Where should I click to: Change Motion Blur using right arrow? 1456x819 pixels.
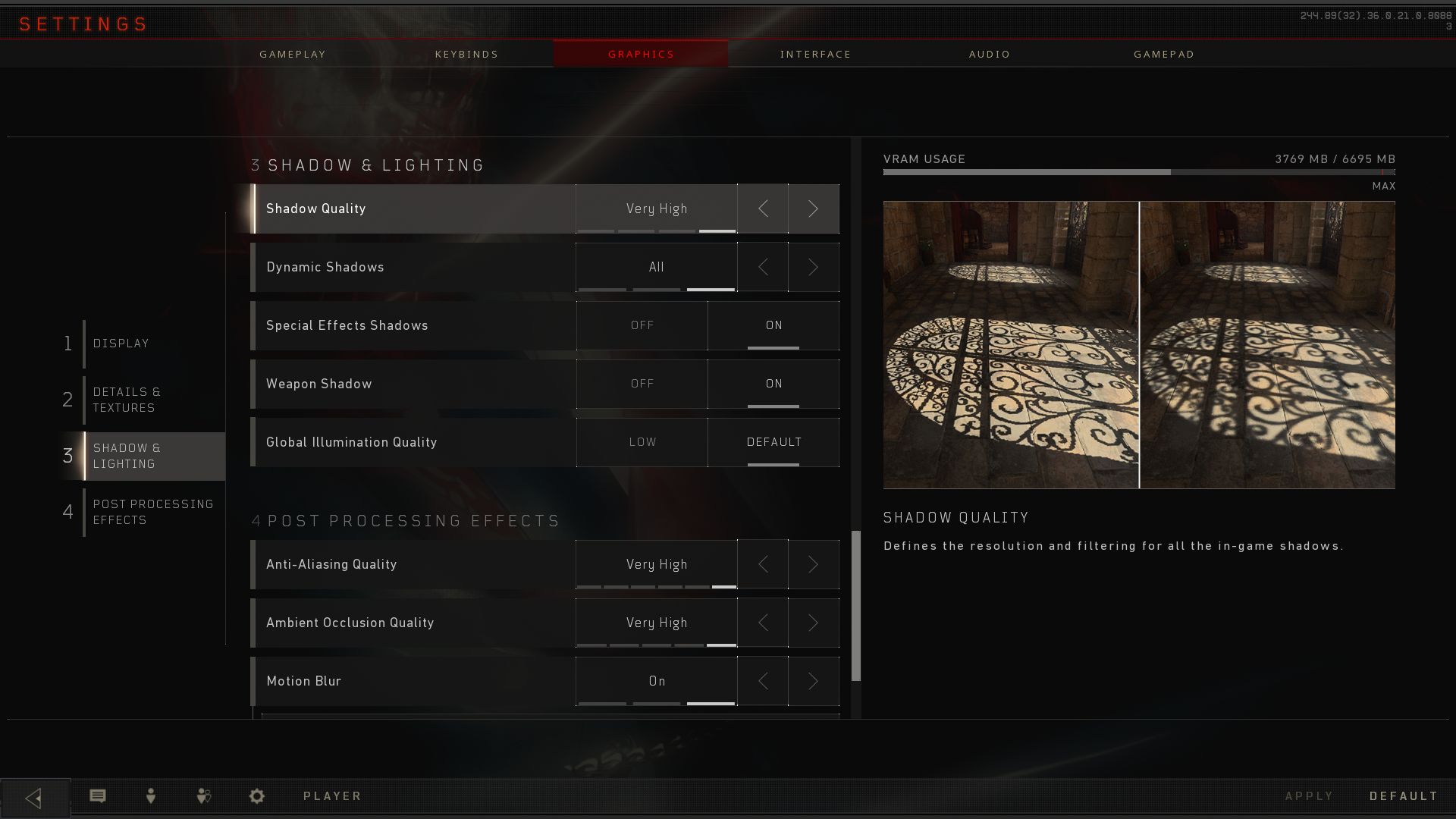[813, 681]
